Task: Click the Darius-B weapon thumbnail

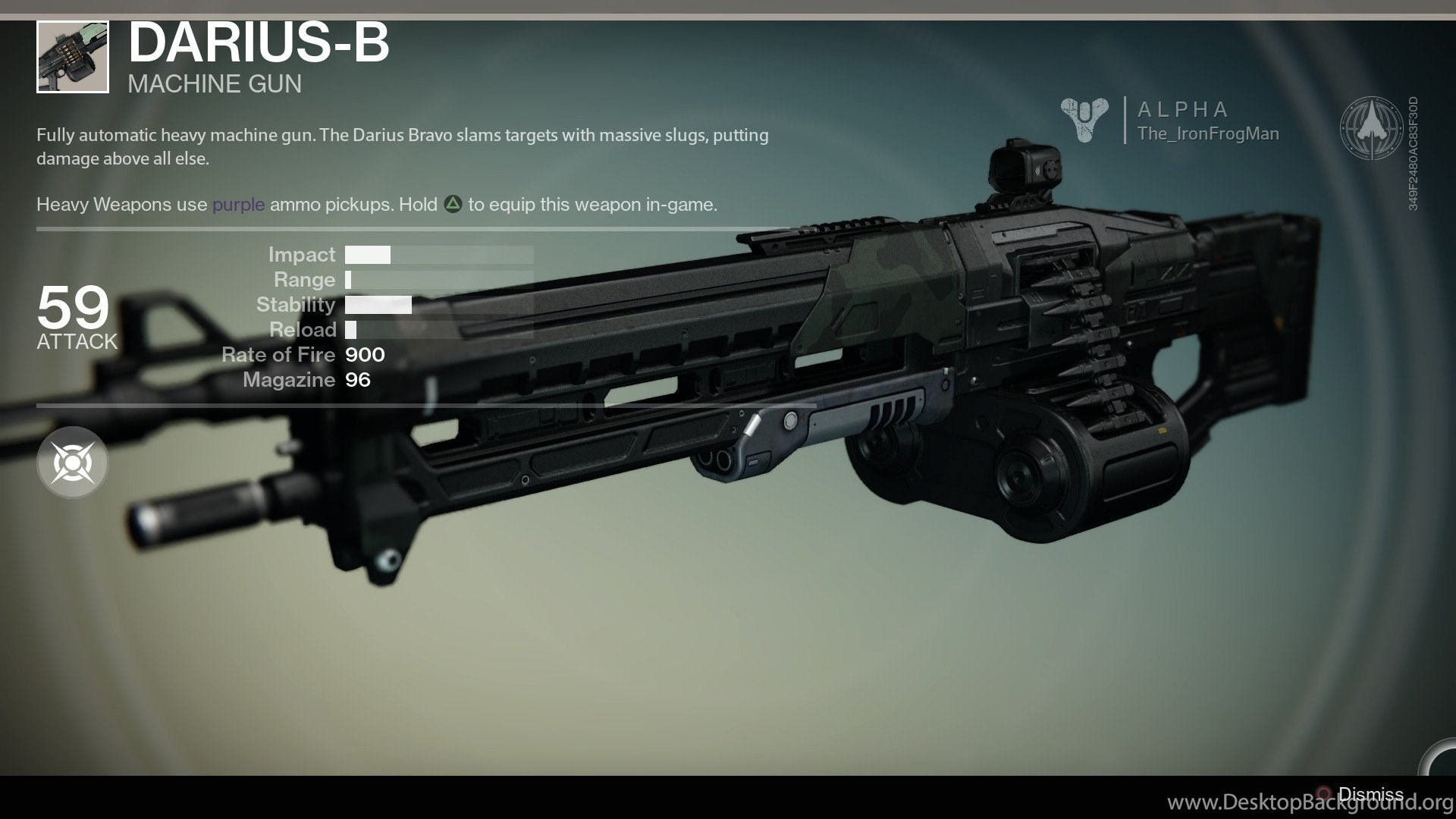Action: tap(73, 58)
